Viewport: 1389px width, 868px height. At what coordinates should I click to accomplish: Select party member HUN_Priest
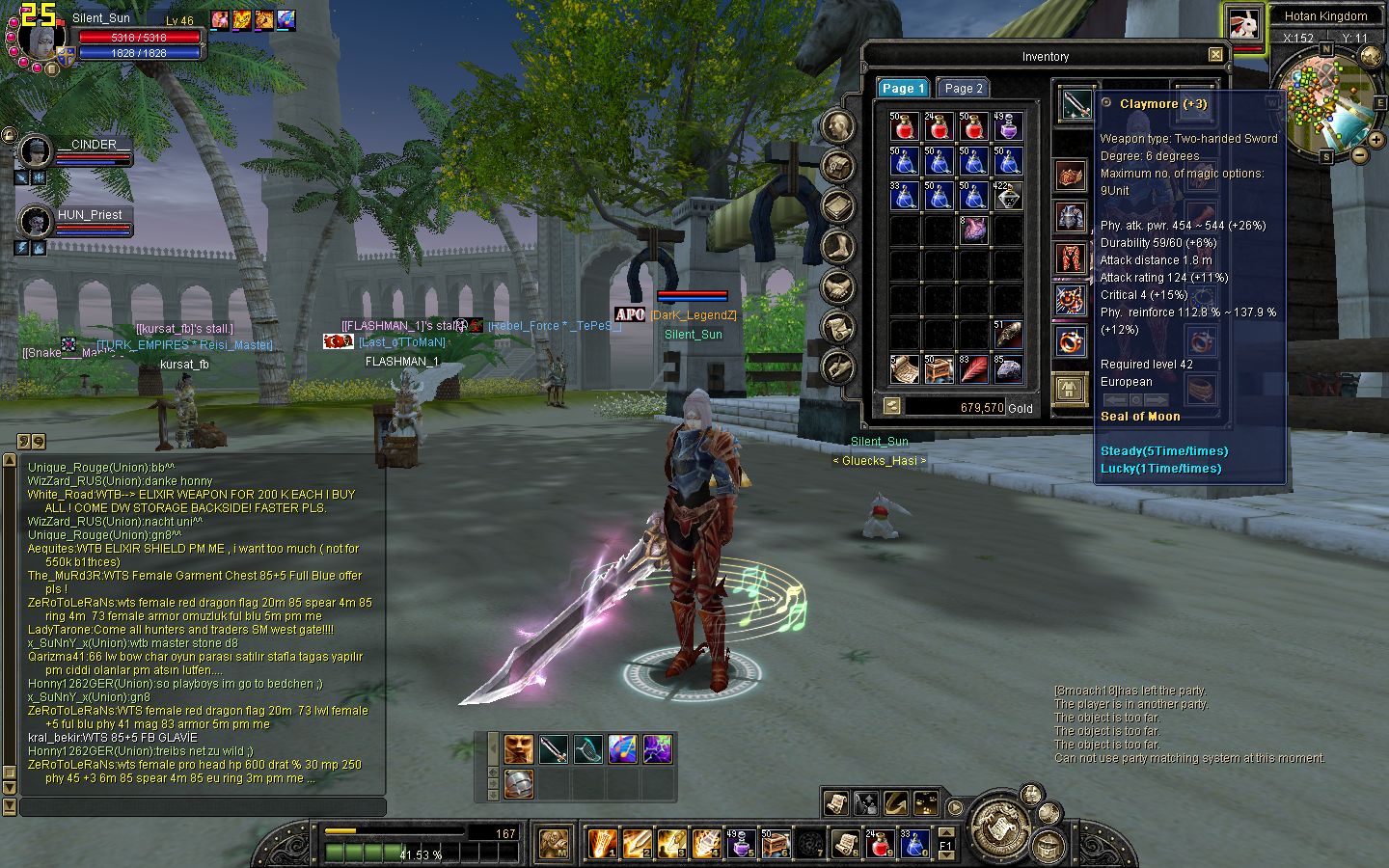click(36, 222)
